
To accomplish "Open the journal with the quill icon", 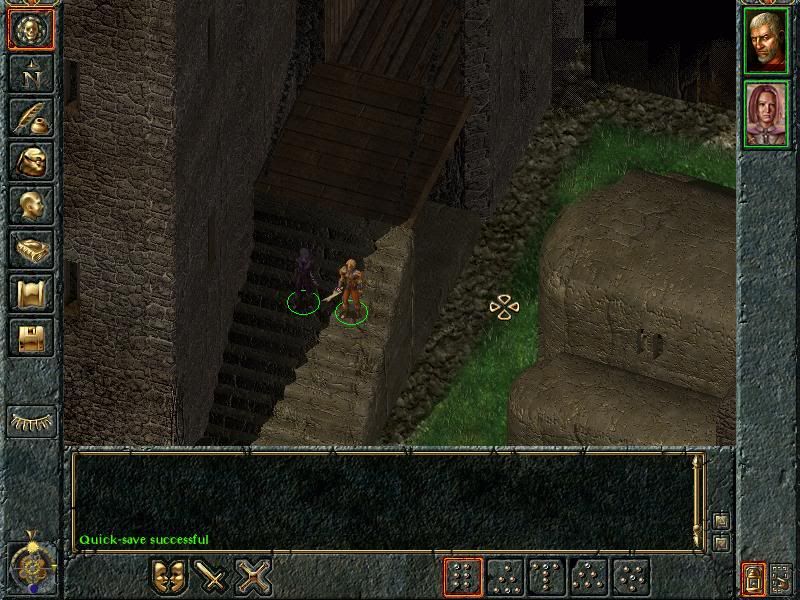I will [31, 118].
